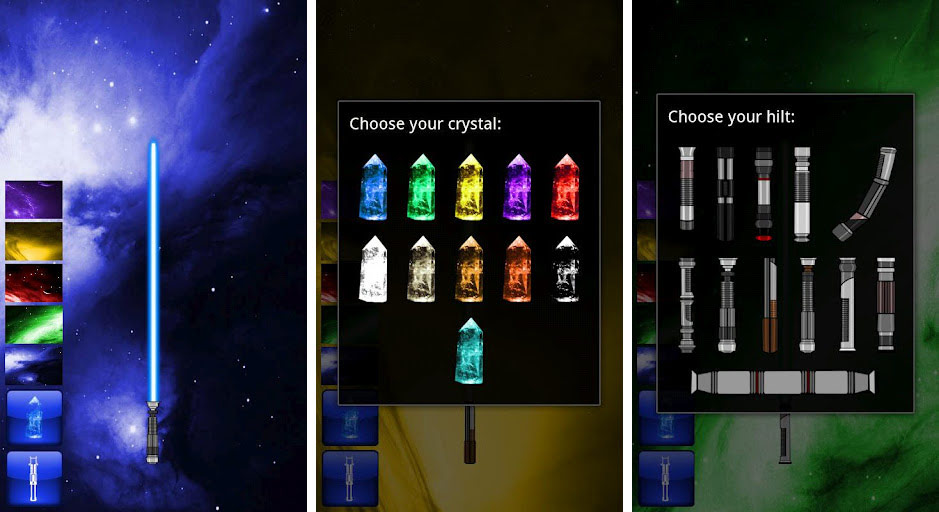Viewport: 939px width, 512px height.
Task: Select the cyan crystal below the others
Action: [x=469, y=350]
